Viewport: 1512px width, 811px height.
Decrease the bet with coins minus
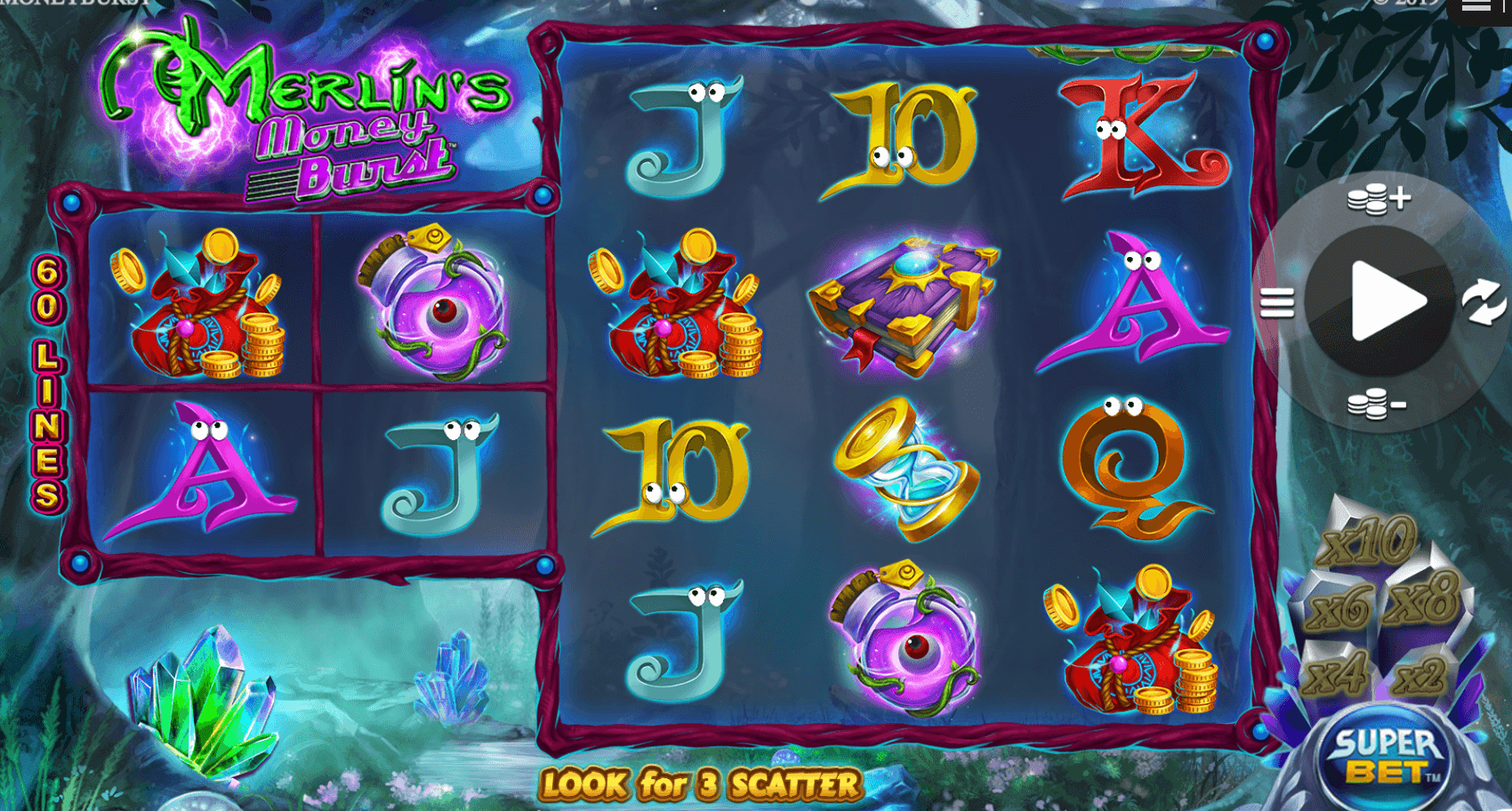1375,405
